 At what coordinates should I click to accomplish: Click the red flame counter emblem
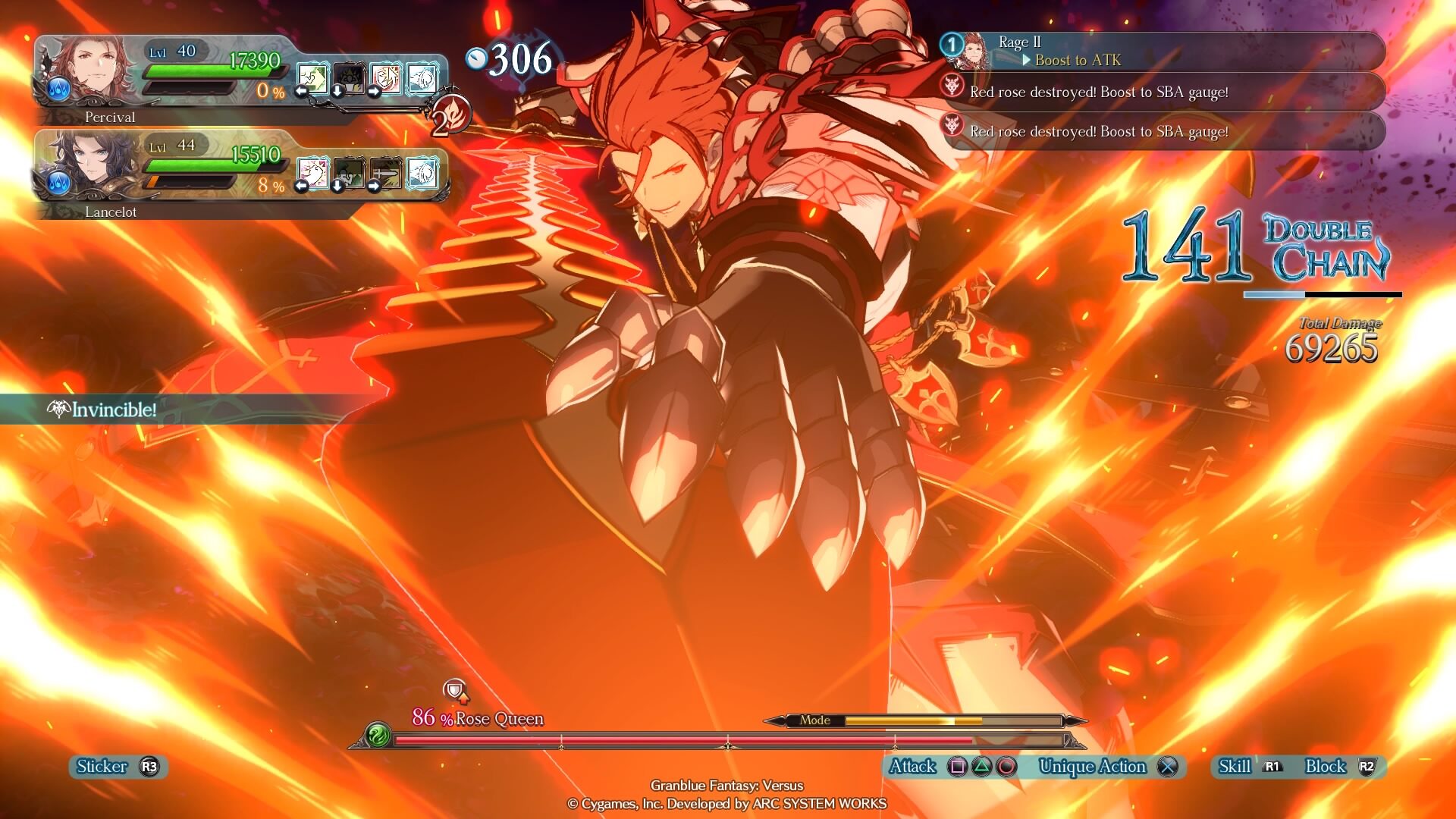(x=451, y=116)
